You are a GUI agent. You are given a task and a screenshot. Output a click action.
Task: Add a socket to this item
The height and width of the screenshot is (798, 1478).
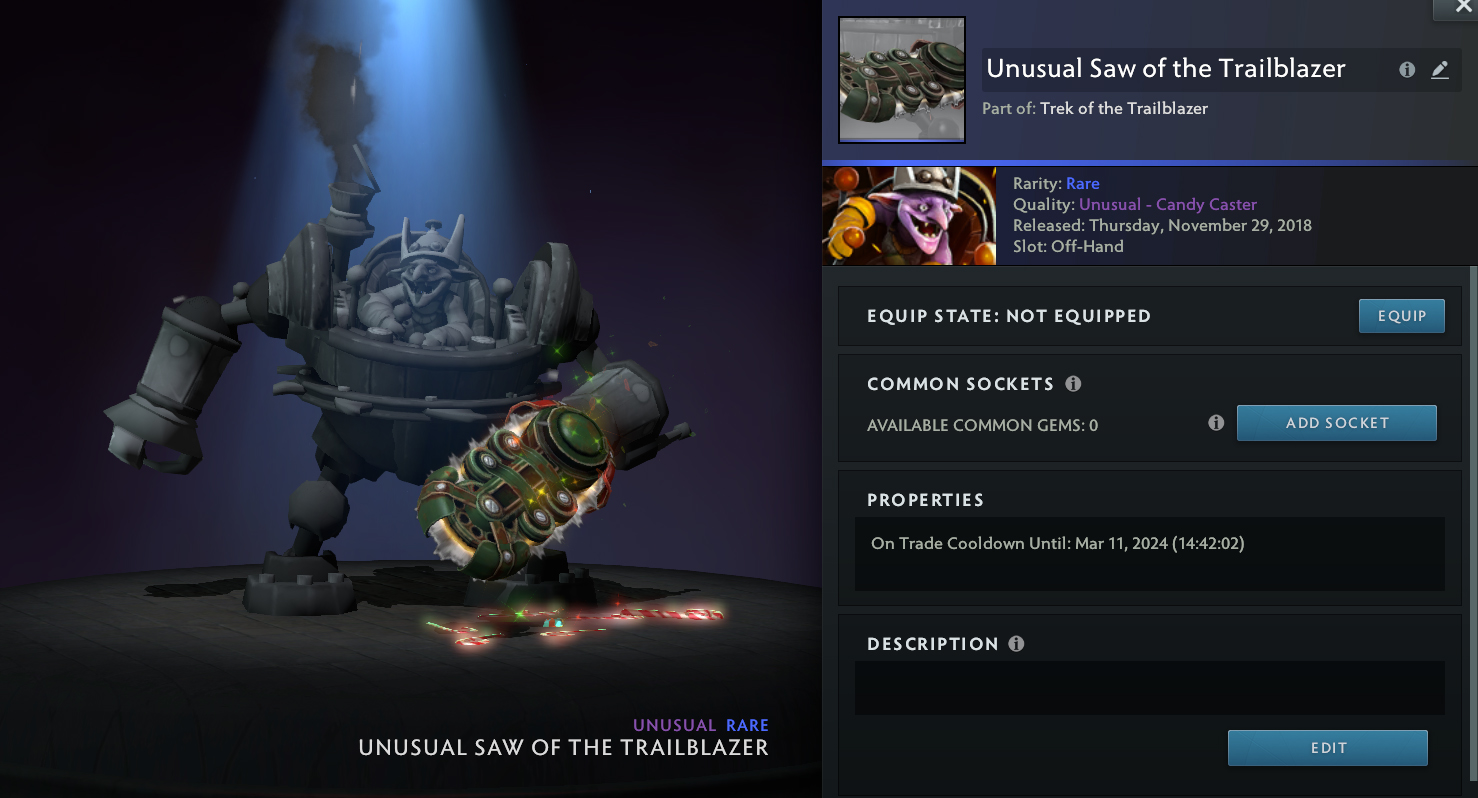point(1336,423)
